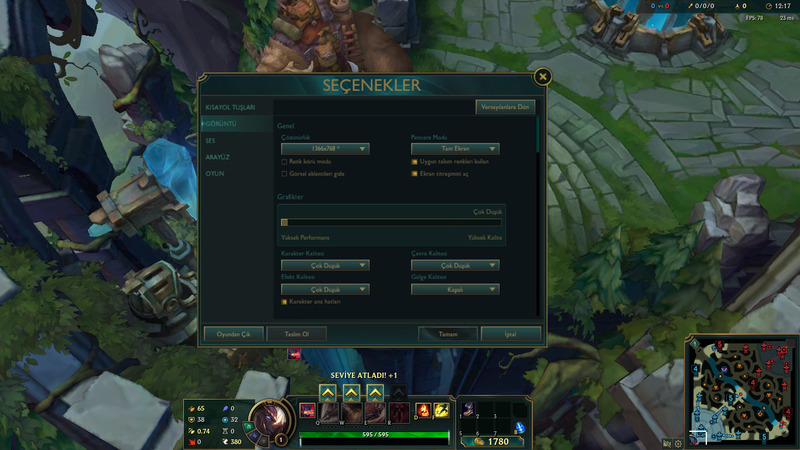
Task: Click the Oyundan Çık button
Action: pos(233,334)
